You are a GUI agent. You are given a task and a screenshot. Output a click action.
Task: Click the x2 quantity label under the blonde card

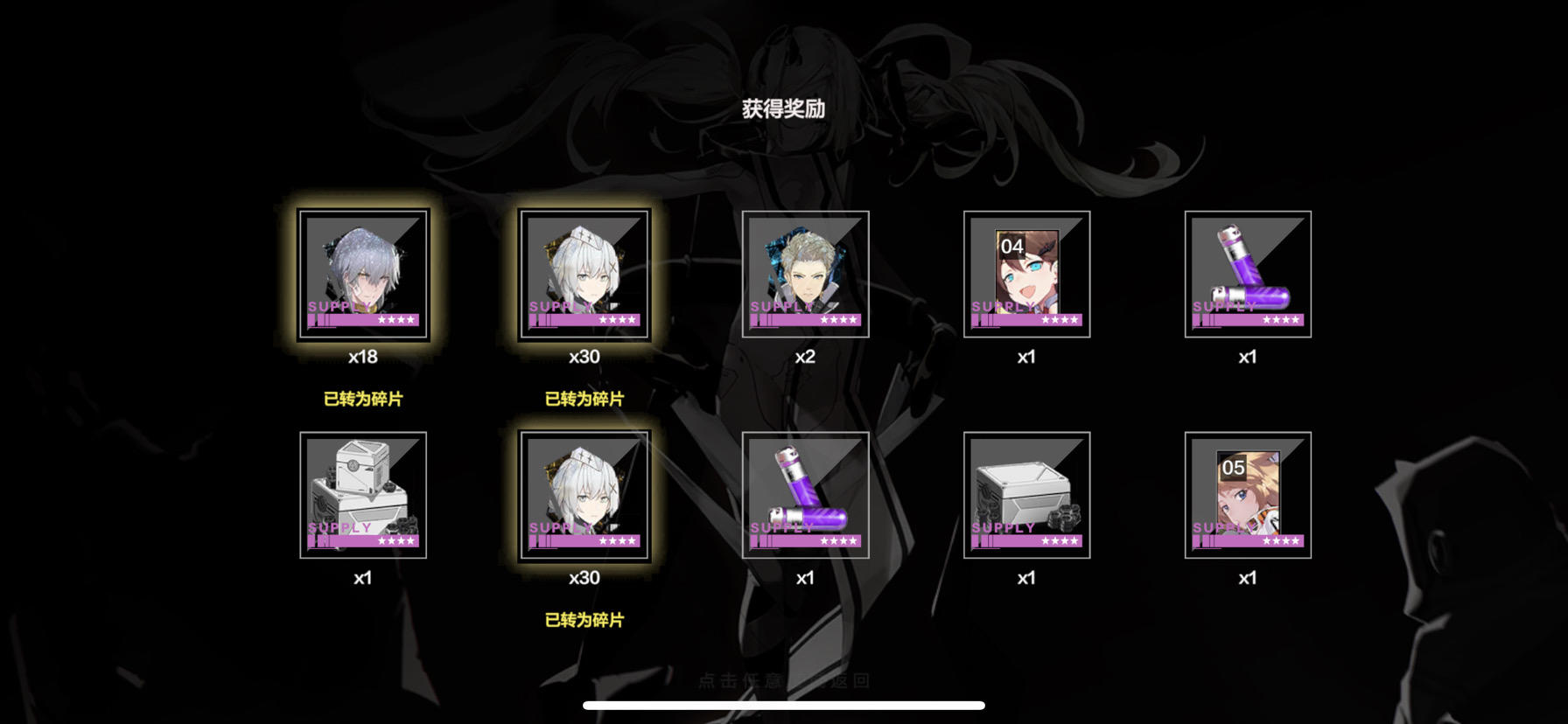click(806, 356)
